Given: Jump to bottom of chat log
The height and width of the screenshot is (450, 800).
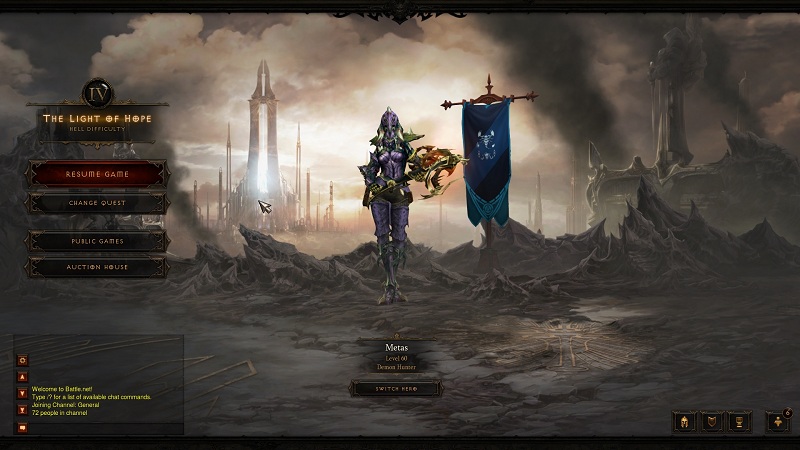Looking at the screenshot, I should pyautogui.click(x=22, y=409).
